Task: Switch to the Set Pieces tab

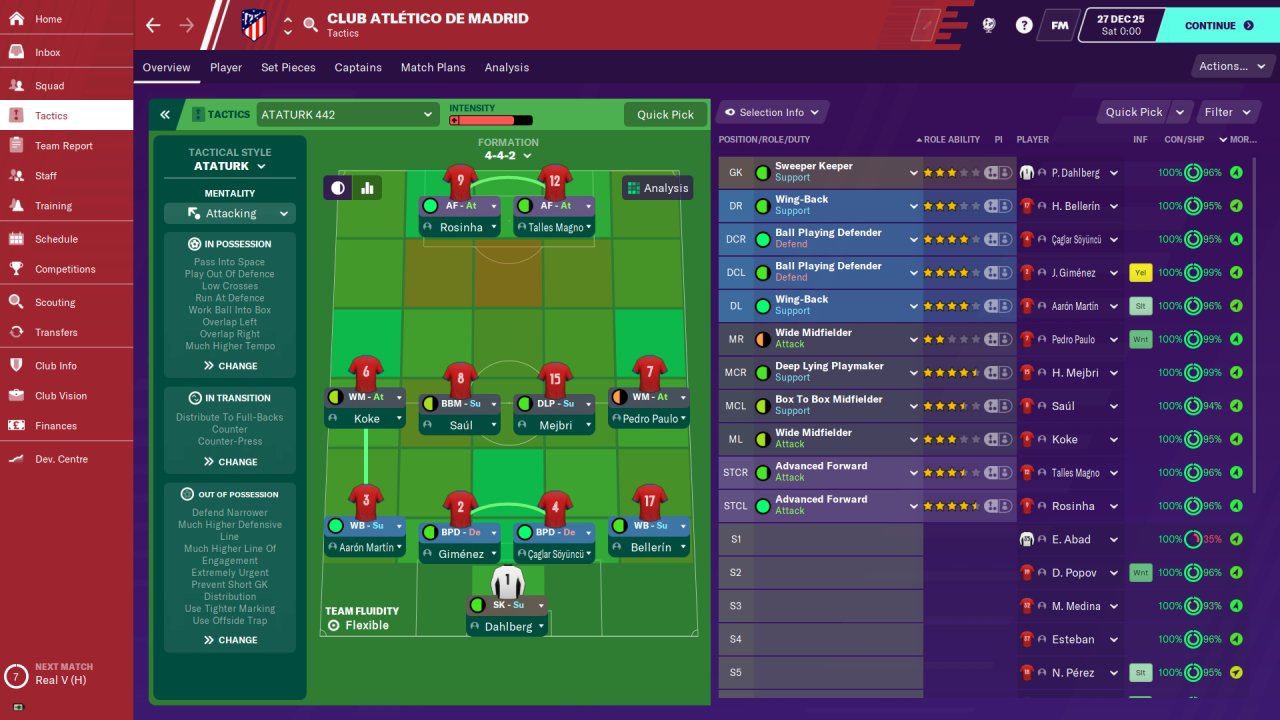Action: click(288, 67)
